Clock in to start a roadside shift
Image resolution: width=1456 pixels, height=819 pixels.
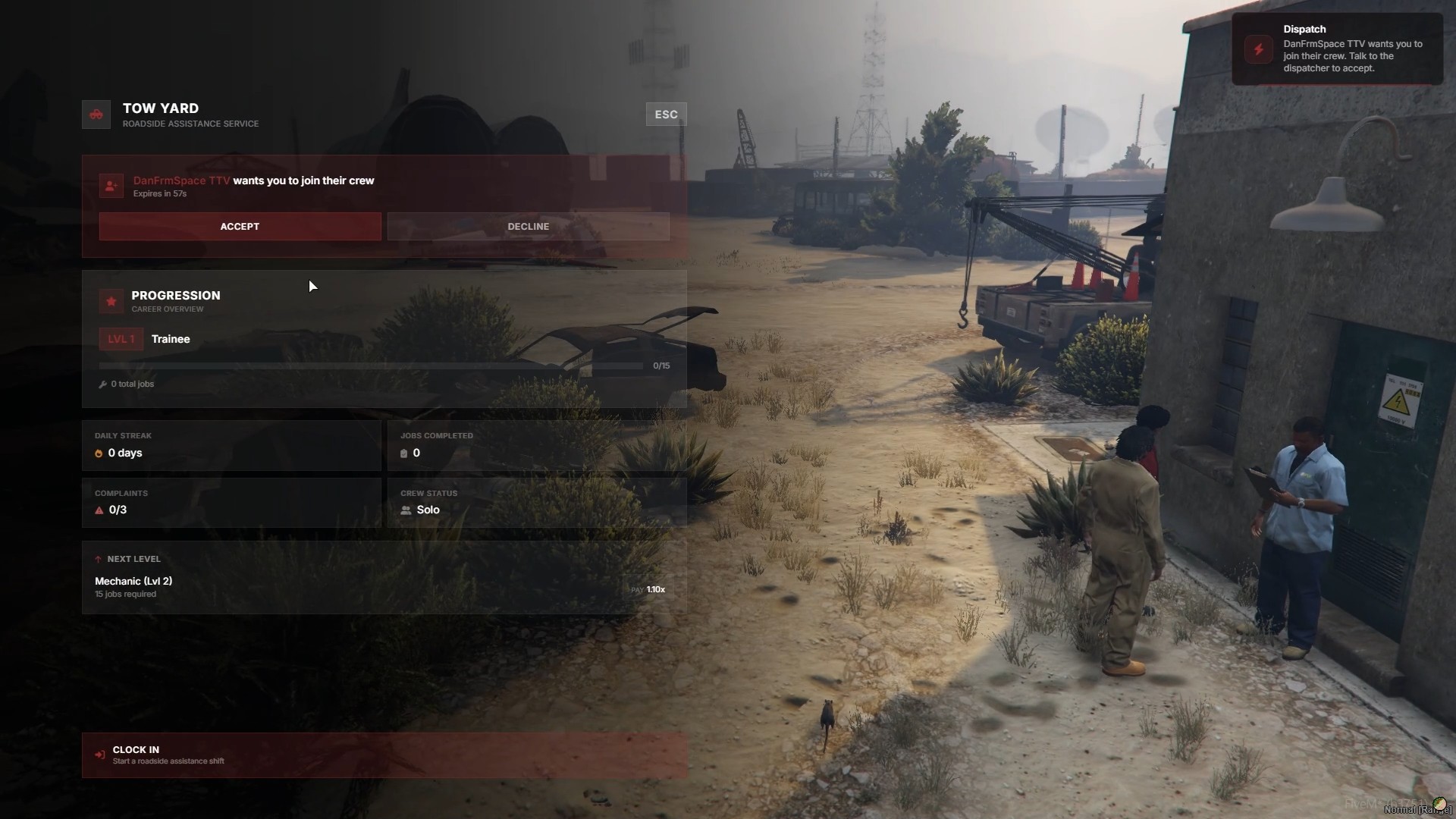tap(384, 755)
